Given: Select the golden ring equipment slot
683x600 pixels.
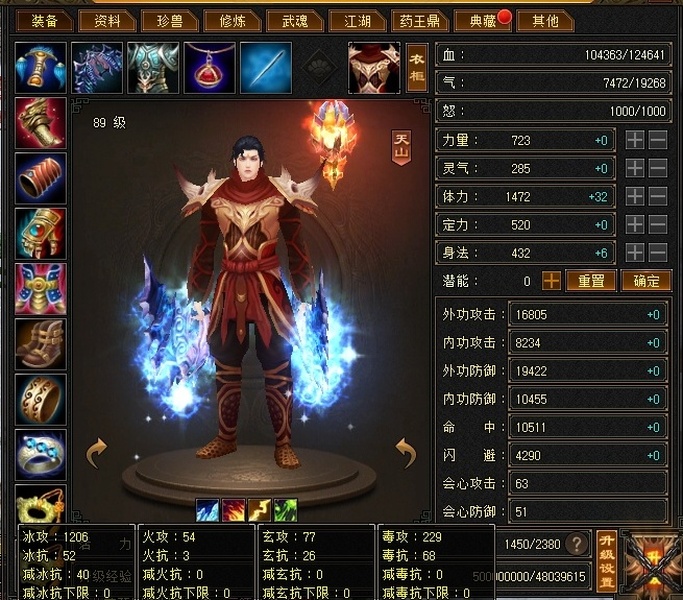Looking at the screenshot, I should tap(41, 398).
